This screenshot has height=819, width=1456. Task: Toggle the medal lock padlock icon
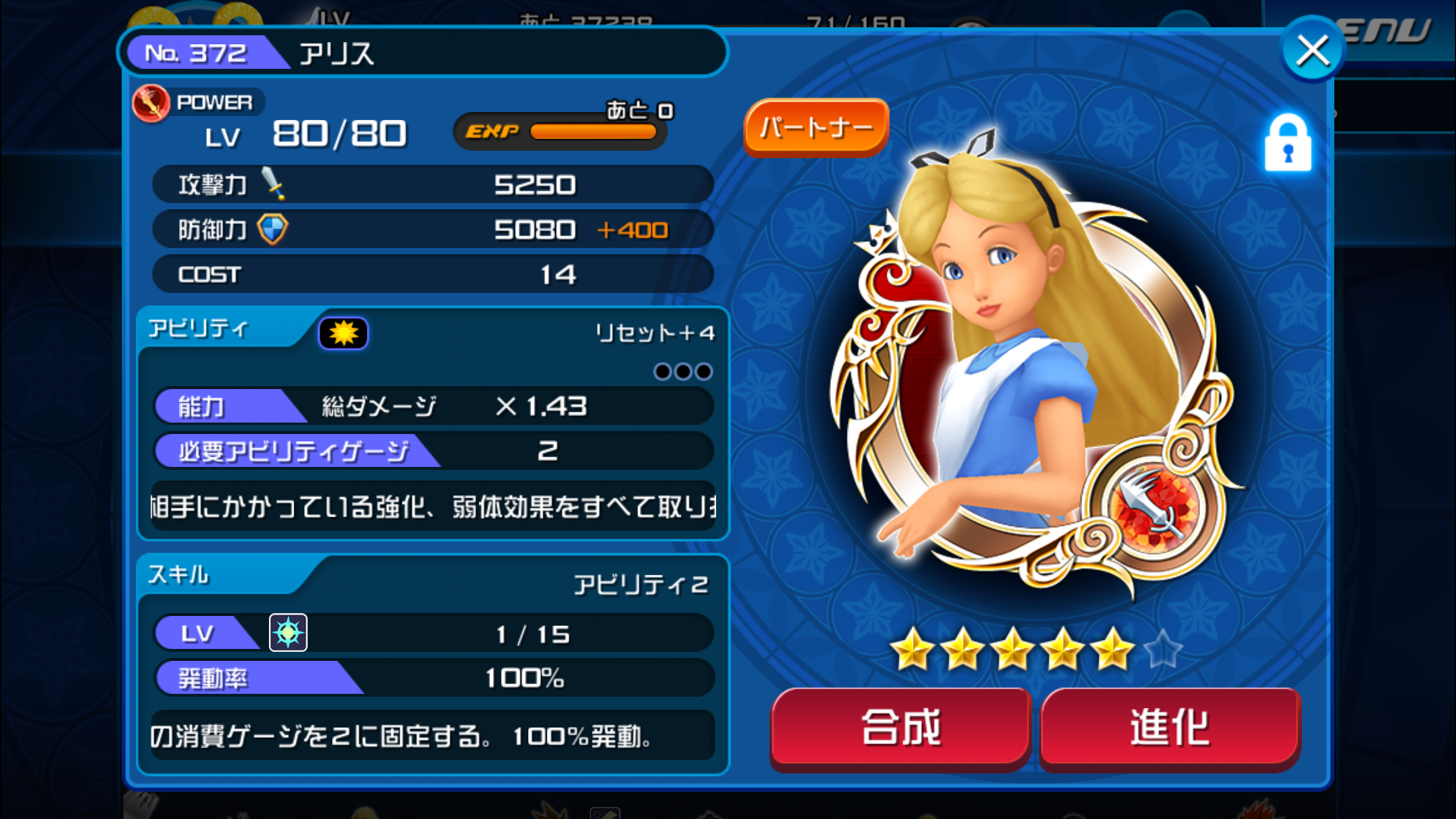1288,143
